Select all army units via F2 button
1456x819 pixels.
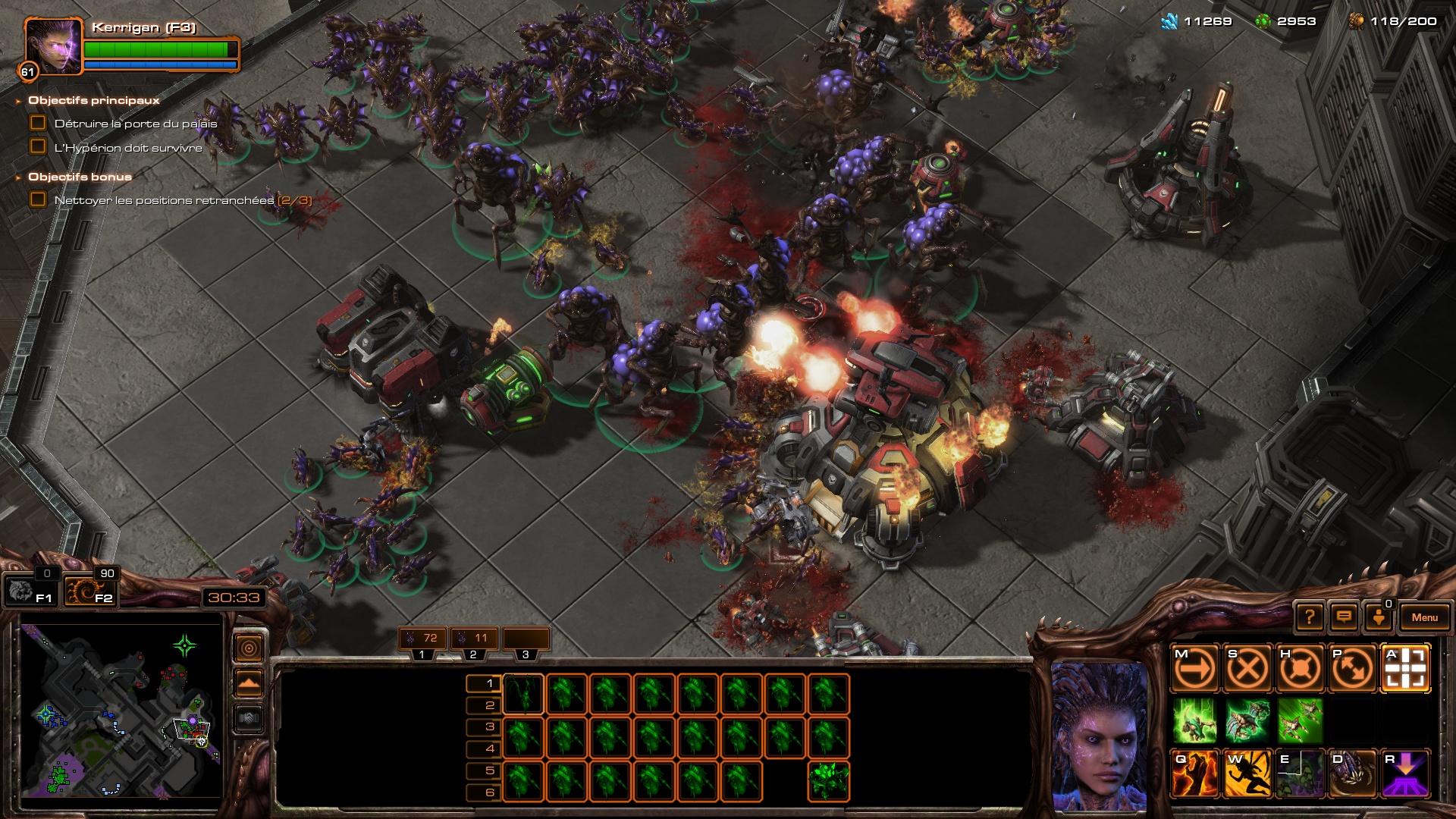click(89, 591)
